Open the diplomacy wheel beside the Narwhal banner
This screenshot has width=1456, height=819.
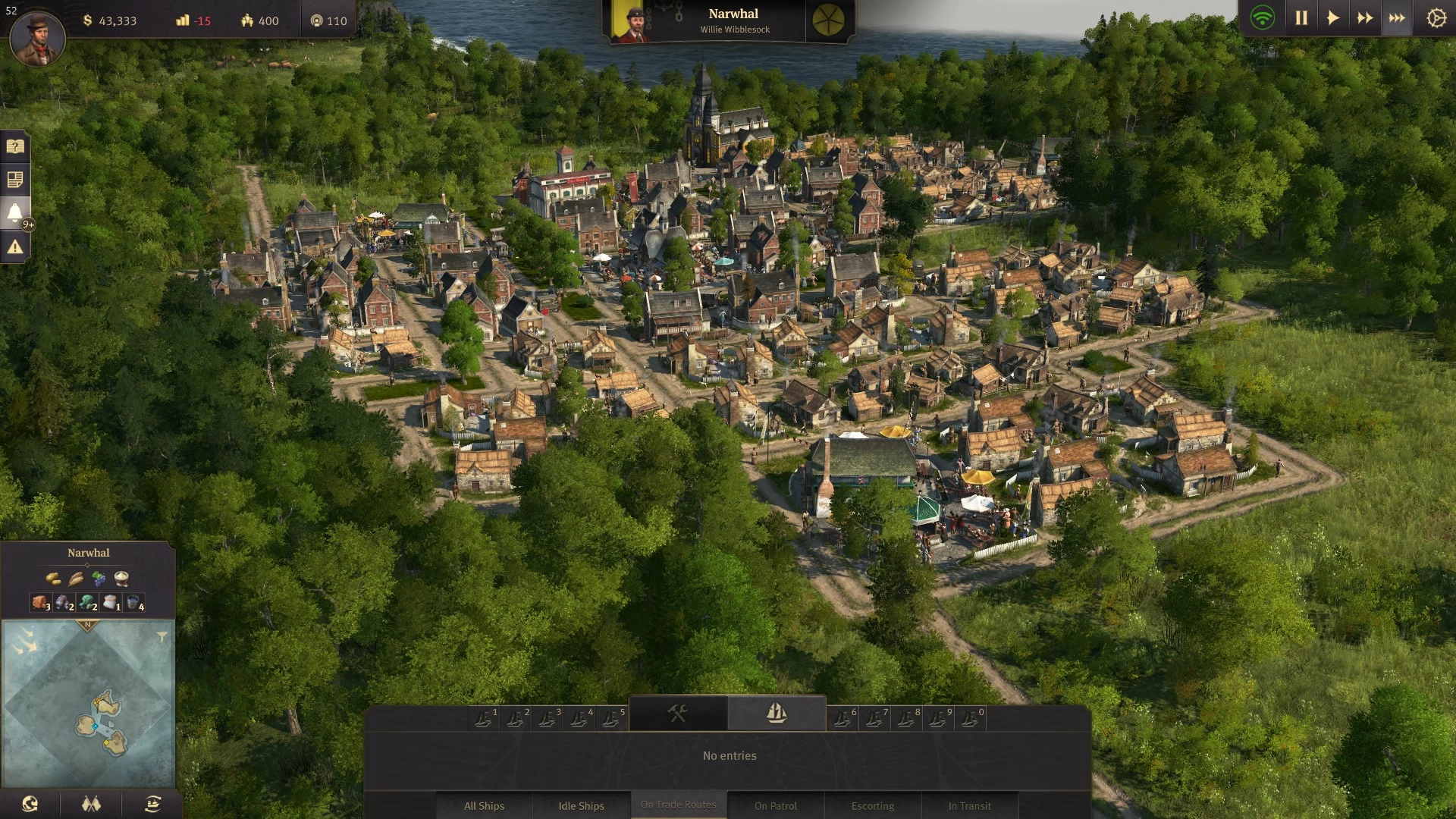(829, 18)
